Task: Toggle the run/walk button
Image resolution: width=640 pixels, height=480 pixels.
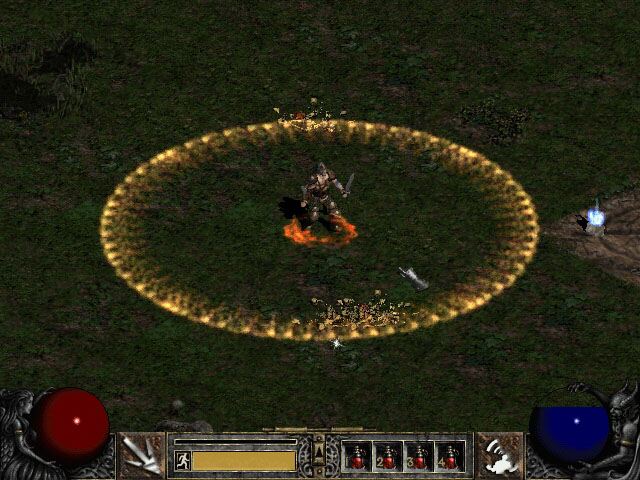Action: click(x=183, y=460)
